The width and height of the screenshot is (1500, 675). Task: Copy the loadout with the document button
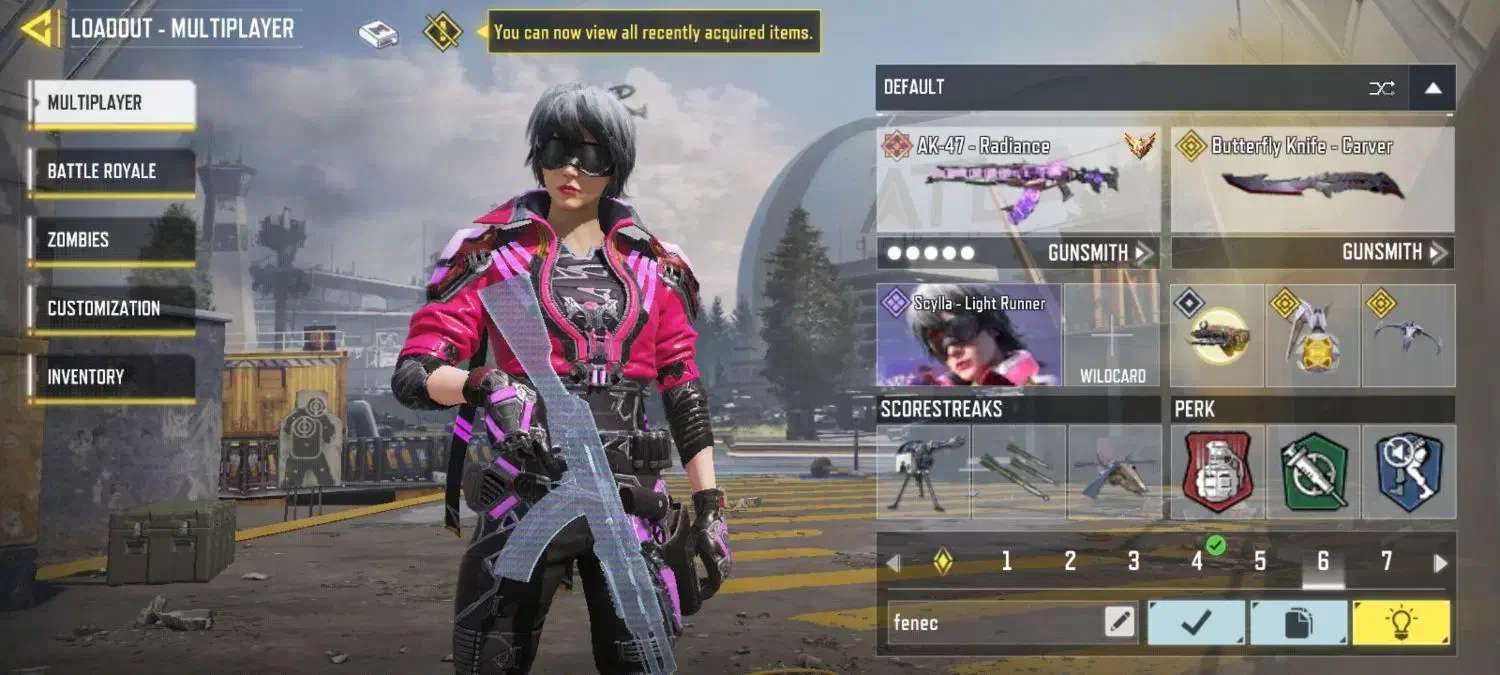[1298, 623]
